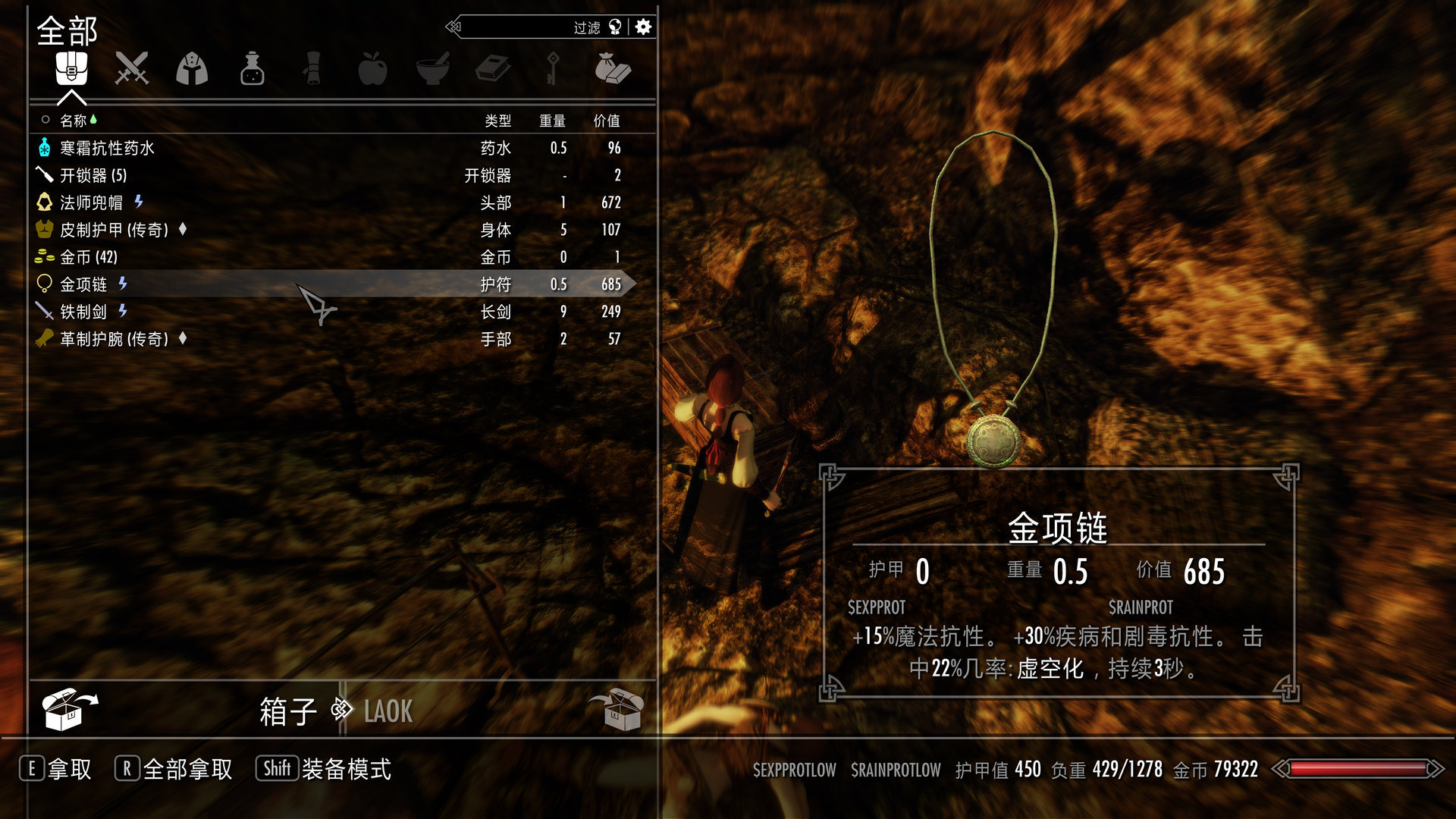The height and width of the screenshot is (819, 1456).
Task: Sort items by 重量 column header
Action: [x=552, y=121]
